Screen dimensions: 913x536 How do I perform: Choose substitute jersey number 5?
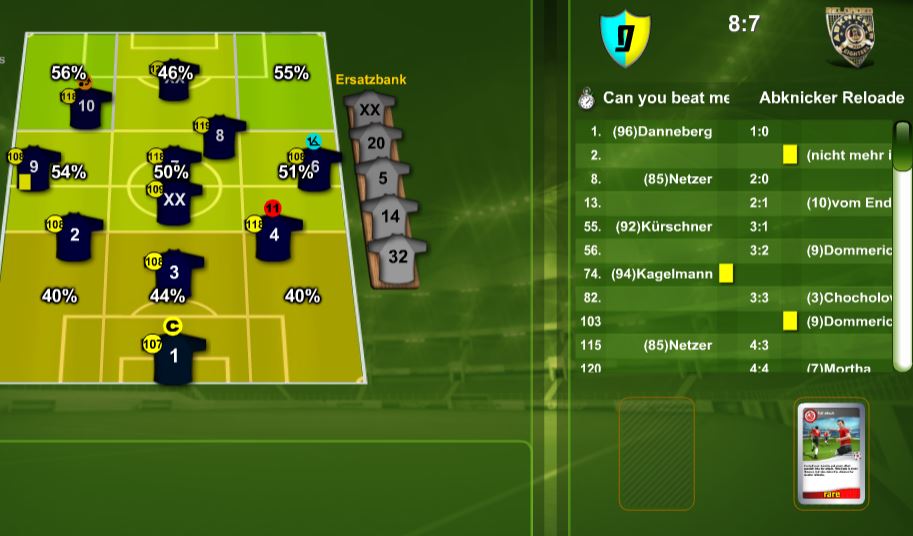[x=383, y=180]
